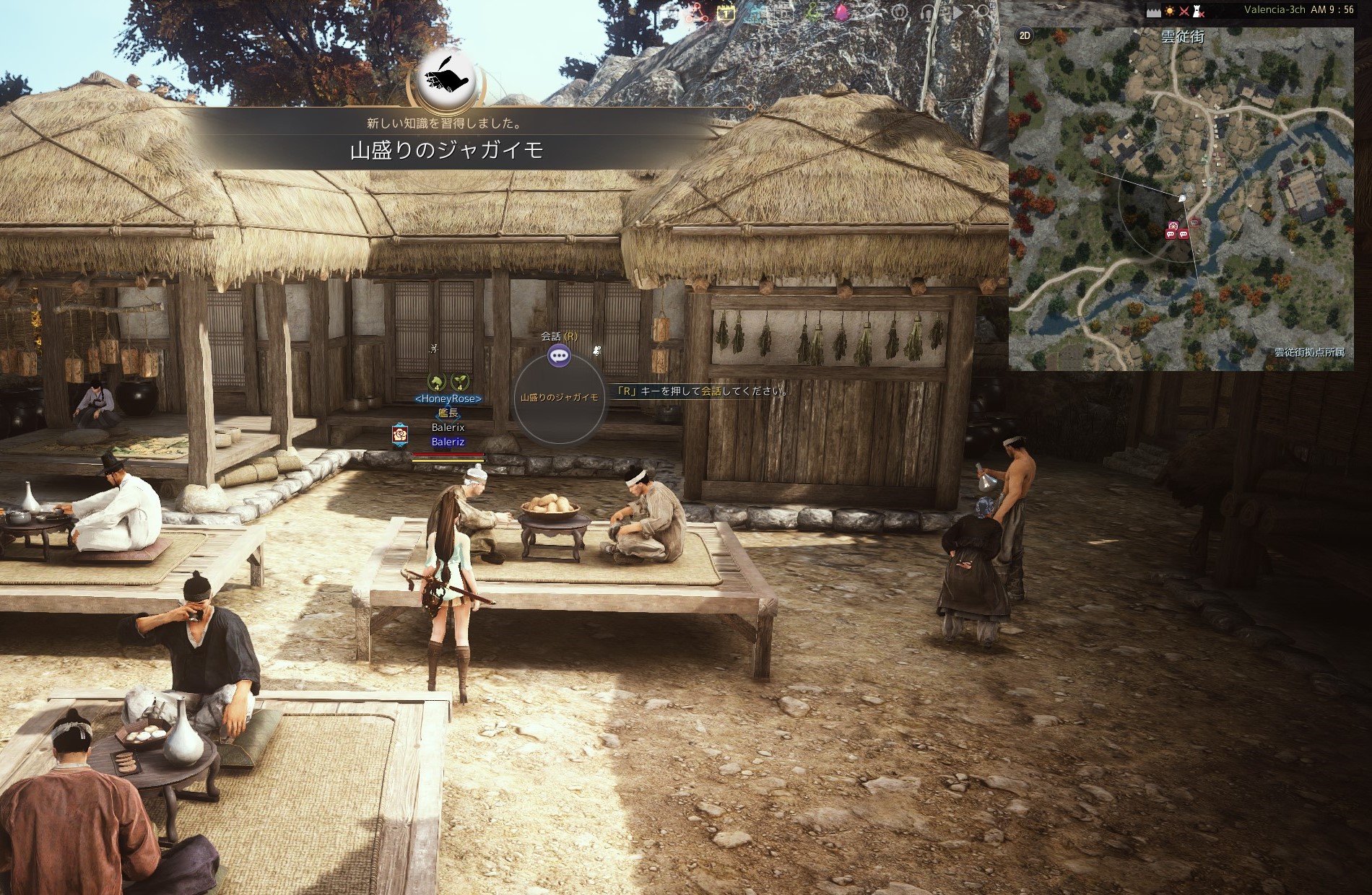Click the crossed swords status icon
The image size is (1372, 895).
click(1184, 11)
